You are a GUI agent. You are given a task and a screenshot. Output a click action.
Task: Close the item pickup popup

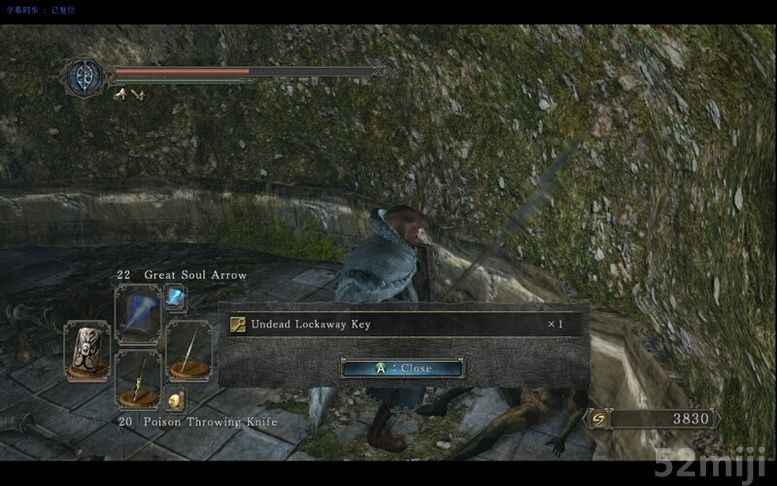(x=402, y=368)
